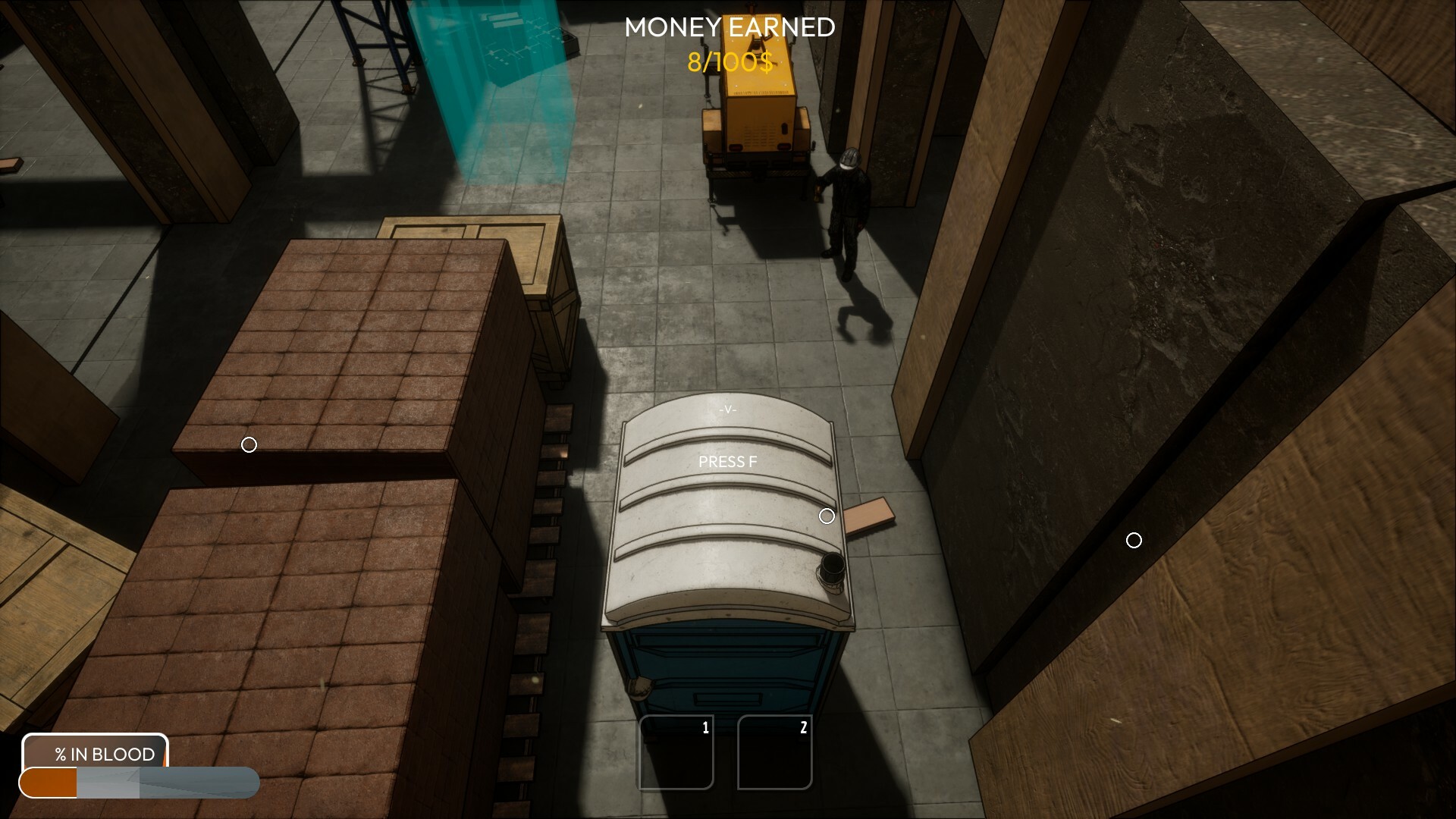Click the blood percentage progress bar
The image size is (1456, 819).
pos(140,782)
